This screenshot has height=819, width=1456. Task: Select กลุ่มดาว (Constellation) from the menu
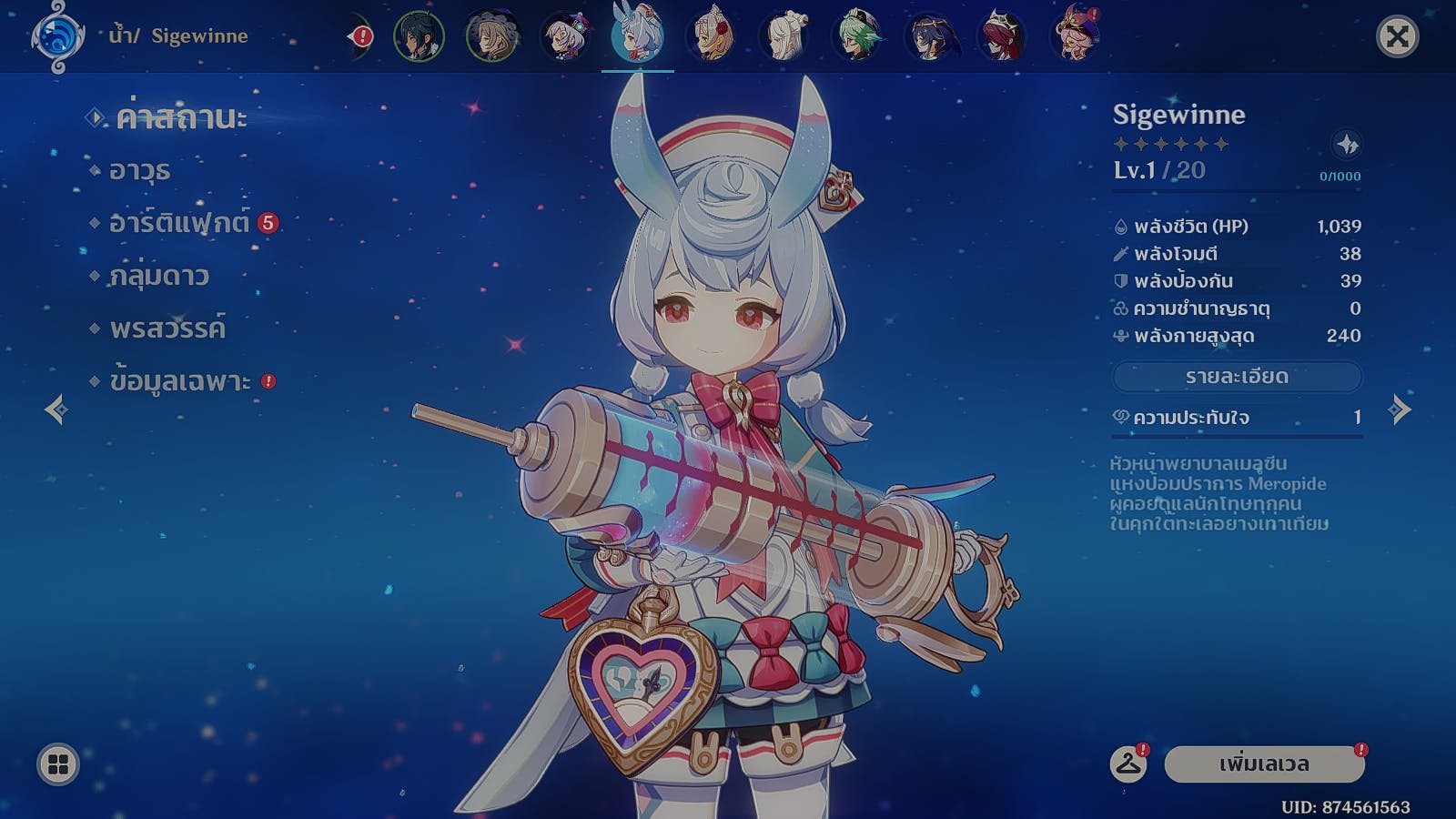[158, 276]
